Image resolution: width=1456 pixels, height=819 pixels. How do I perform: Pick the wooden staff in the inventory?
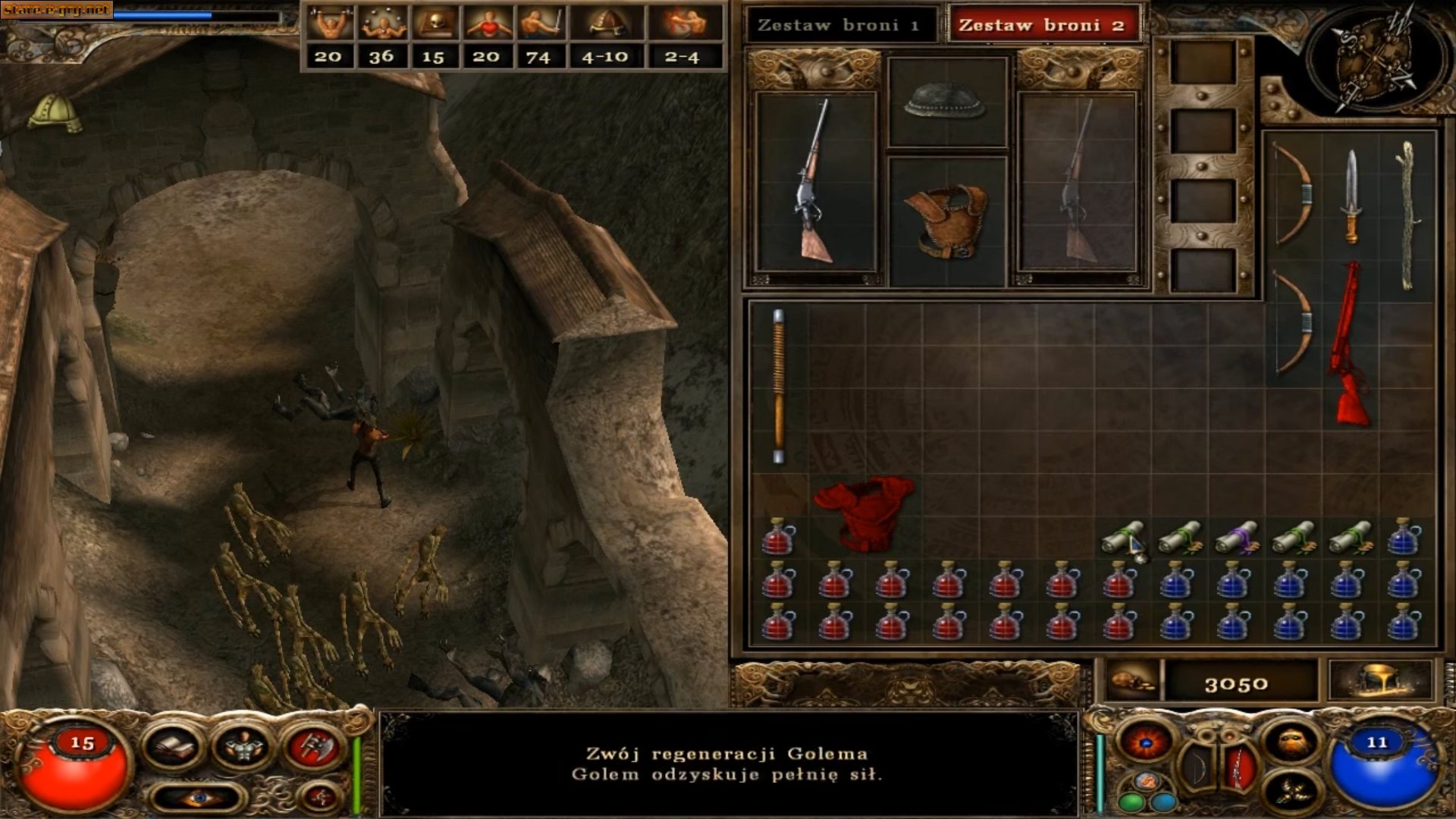pos(1408,216)
